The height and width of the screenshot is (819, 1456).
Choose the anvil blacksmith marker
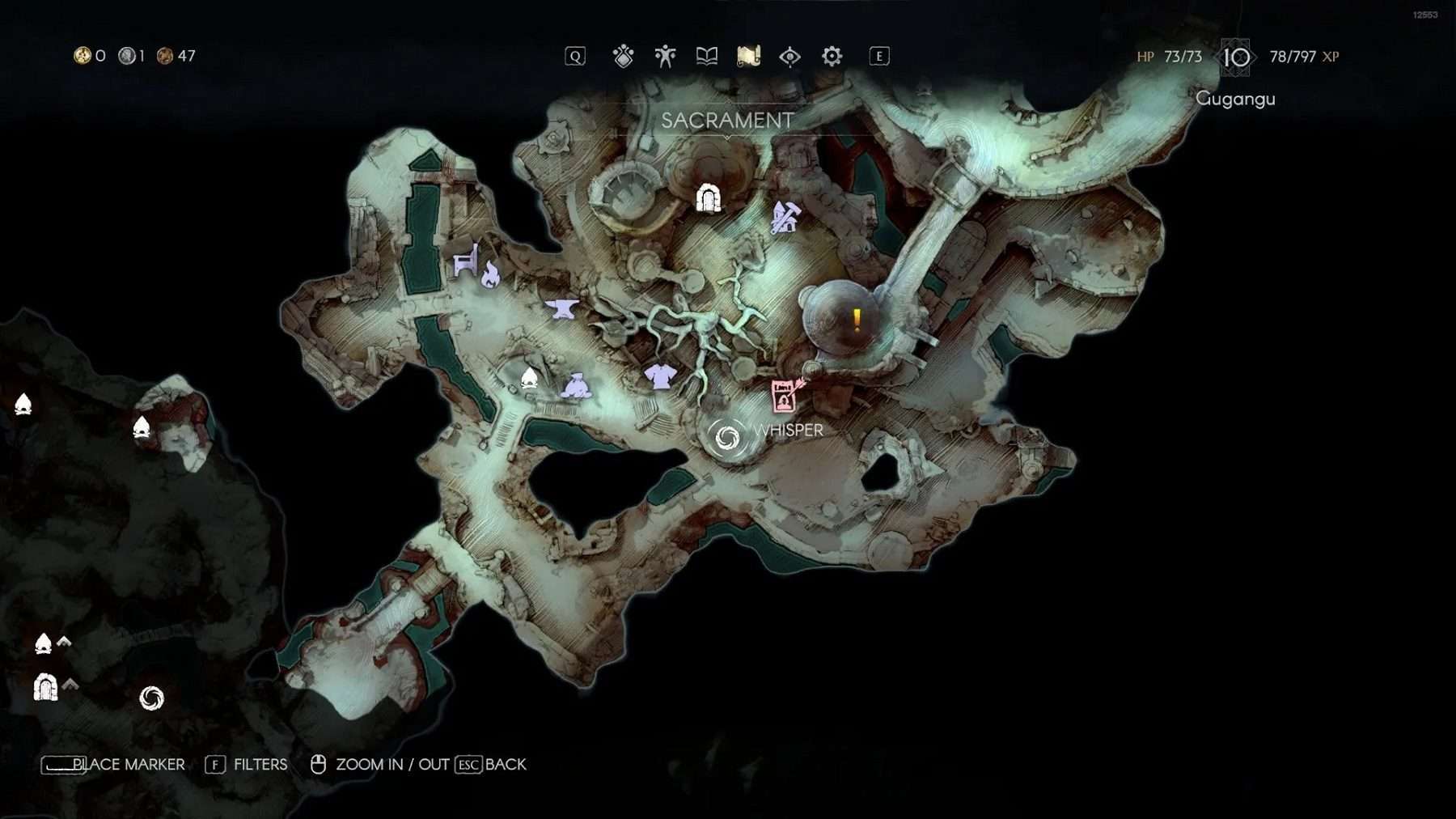[561, 308]
